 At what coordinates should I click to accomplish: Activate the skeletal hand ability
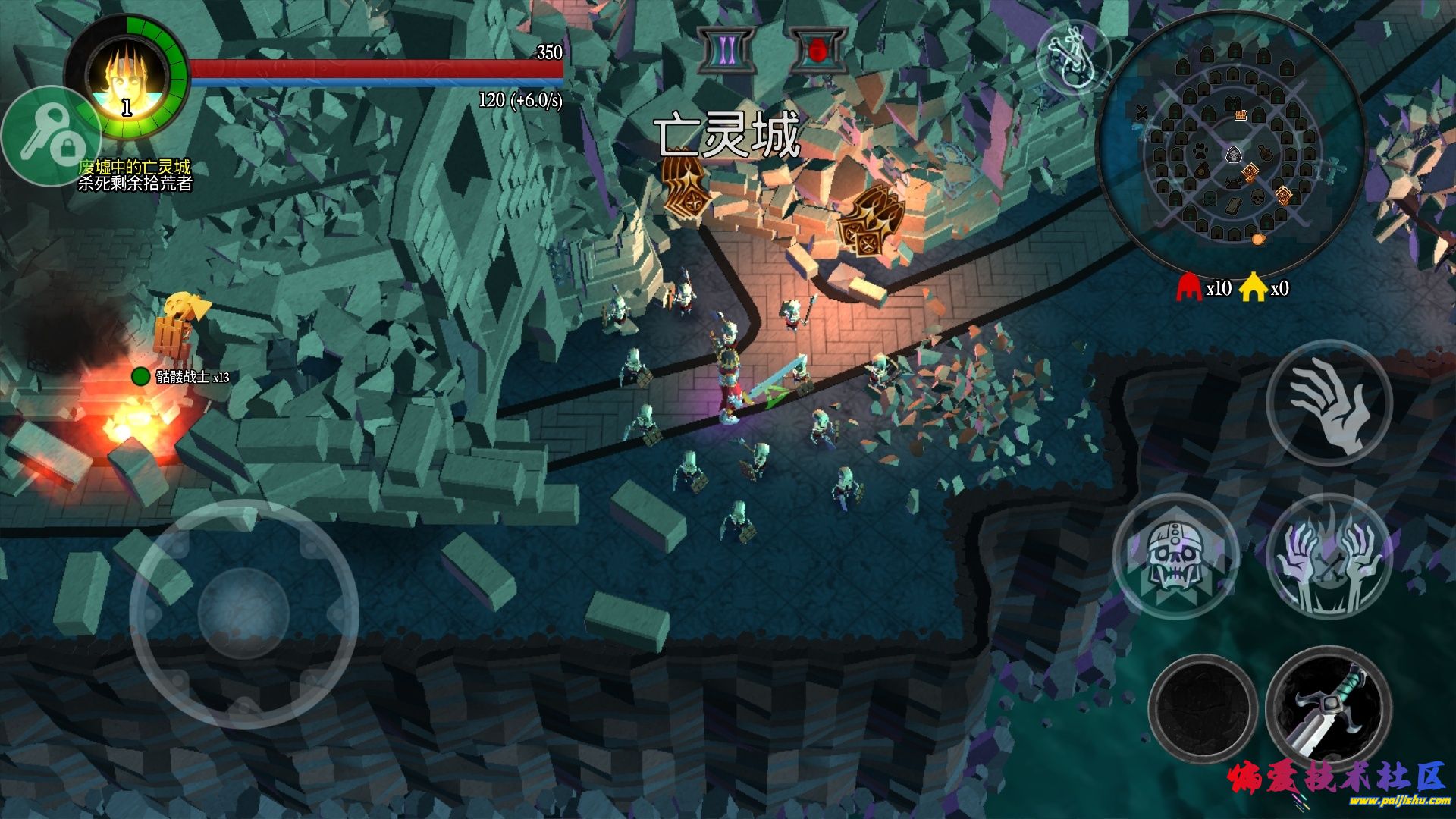click(x=1329, y=403)
